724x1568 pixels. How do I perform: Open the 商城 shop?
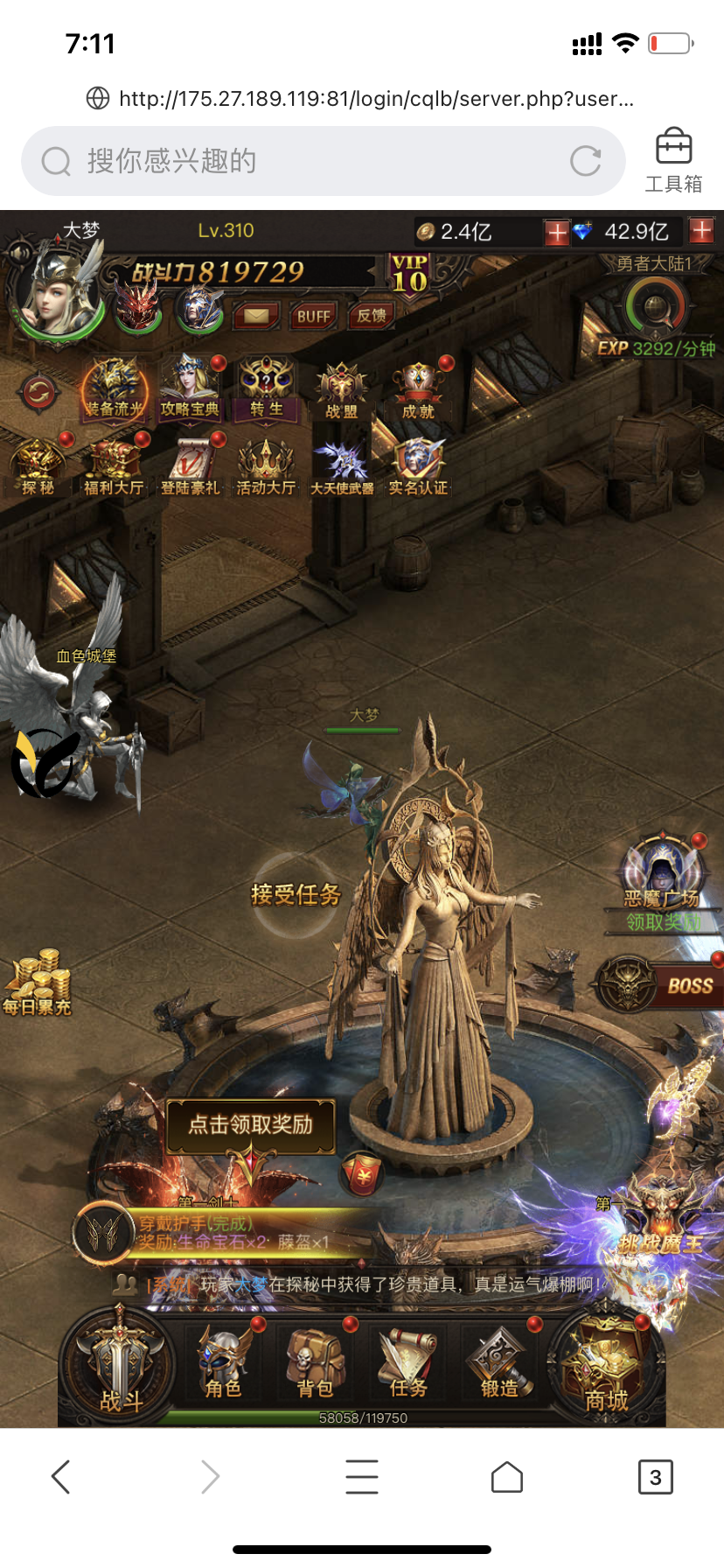(605, 1367)
